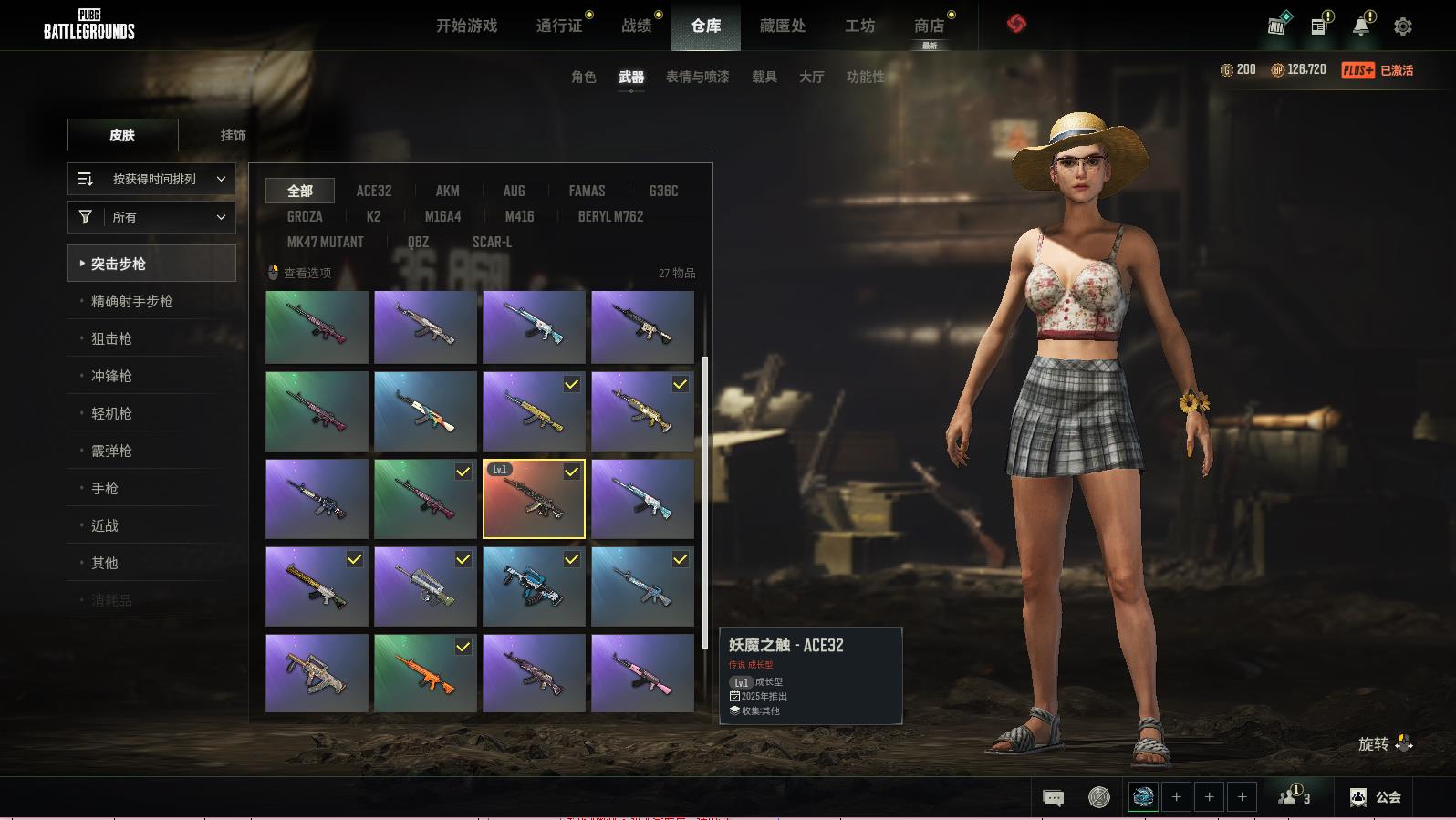This screenshot has width=1456, height=820.
Task: Switch to the 角色 character sub-tab
Action: (x=583, y=77)
